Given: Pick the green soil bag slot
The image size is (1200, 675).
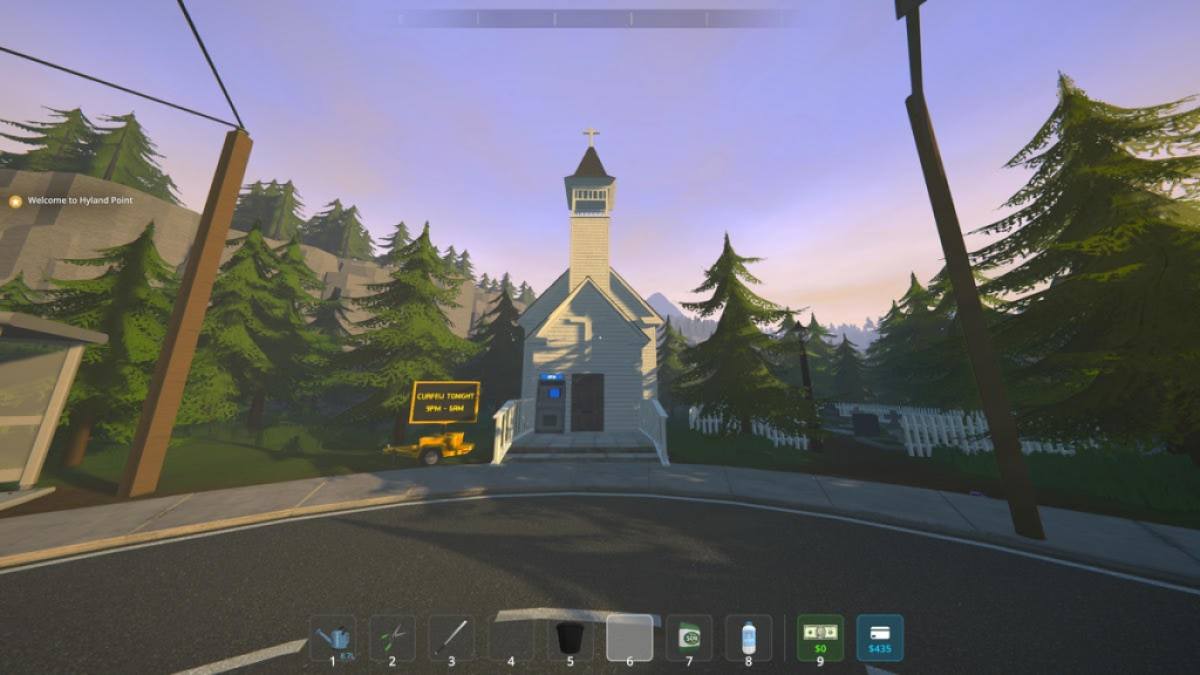Looking at the screenshot, I should coord(689,637).
